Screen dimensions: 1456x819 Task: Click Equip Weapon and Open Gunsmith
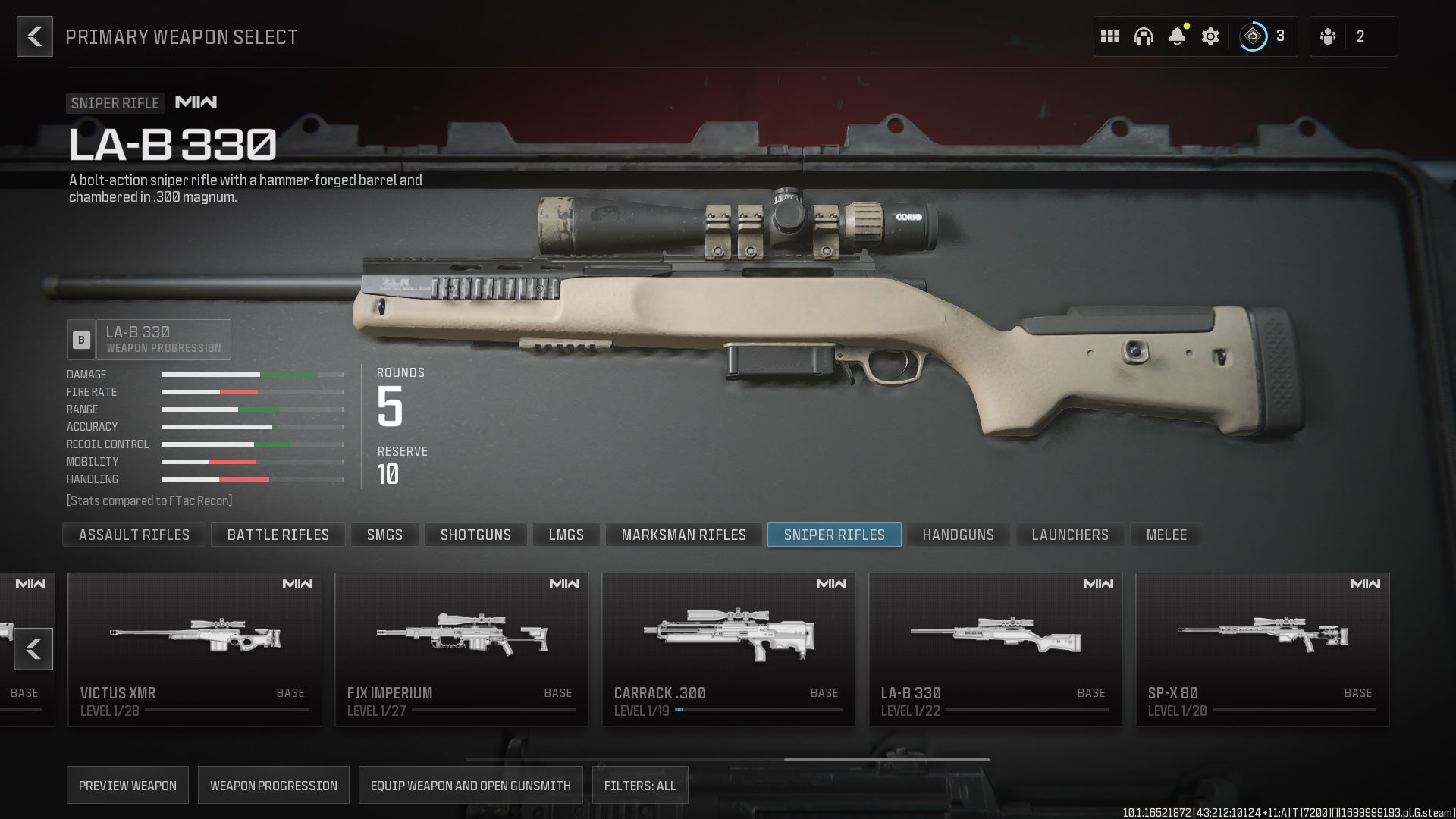tap(471, 785)
